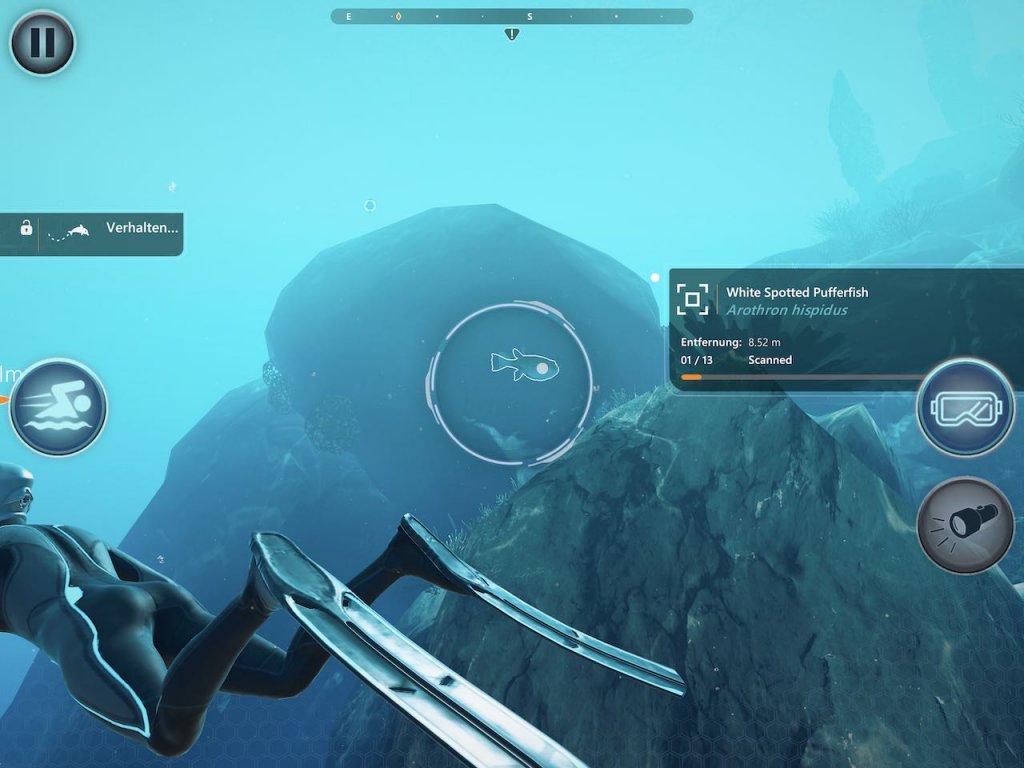Image resolution: width=1024 pixels, height=768 pixels.
Task: Toggle the diving mask view button
Action: coord(965,407)
